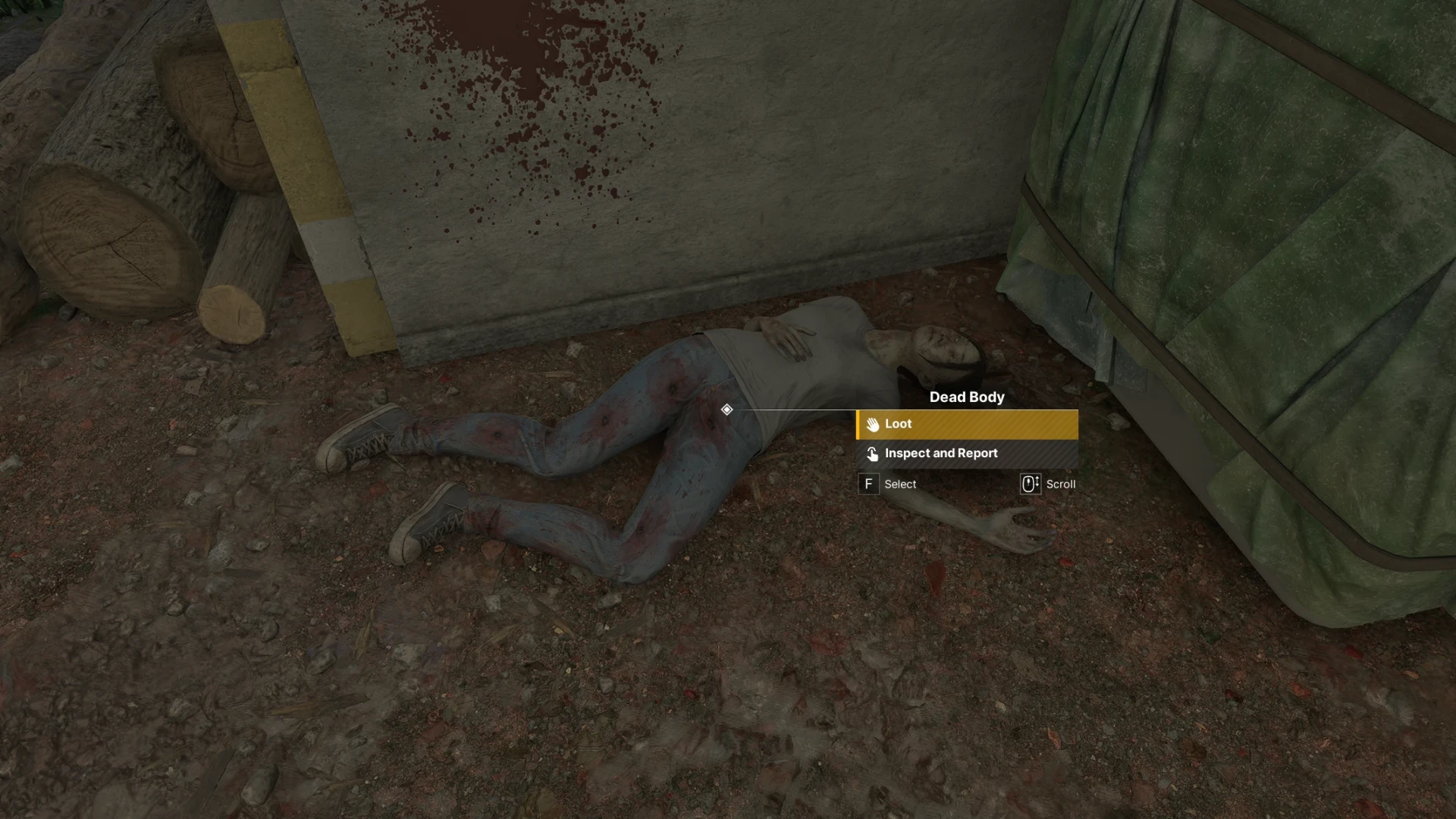Choose the Loot option
The width and height of the screenshot is (1456, 819).
coord(967,425)
